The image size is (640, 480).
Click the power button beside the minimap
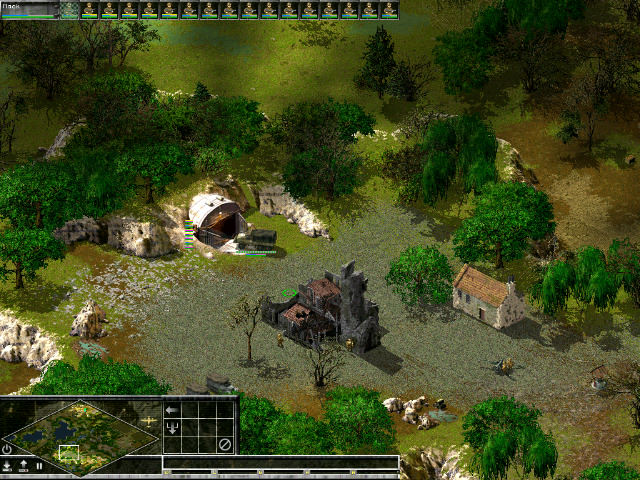point(8,449)
